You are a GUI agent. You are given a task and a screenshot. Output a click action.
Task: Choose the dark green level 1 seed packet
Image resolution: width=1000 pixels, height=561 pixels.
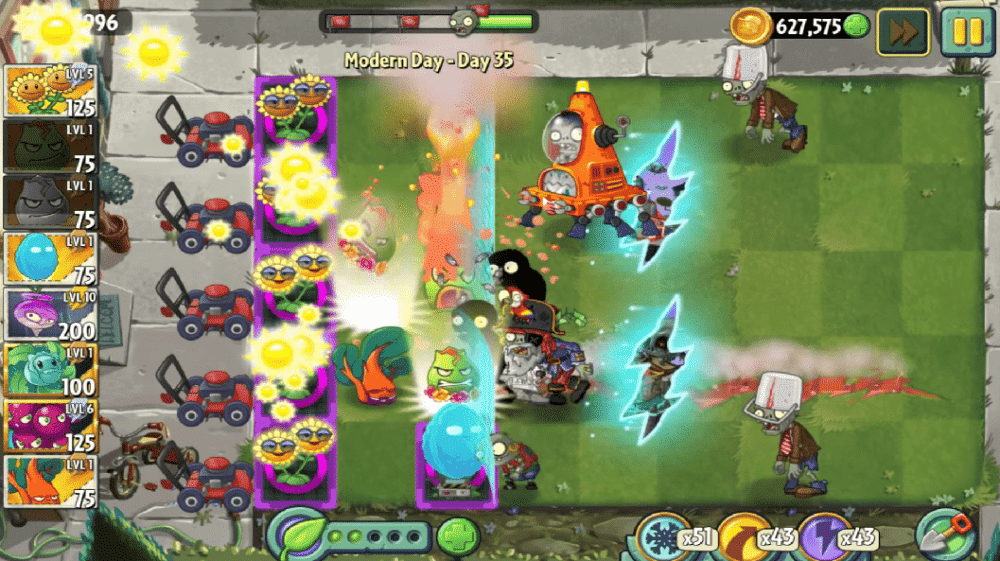(x=50, y=148)
